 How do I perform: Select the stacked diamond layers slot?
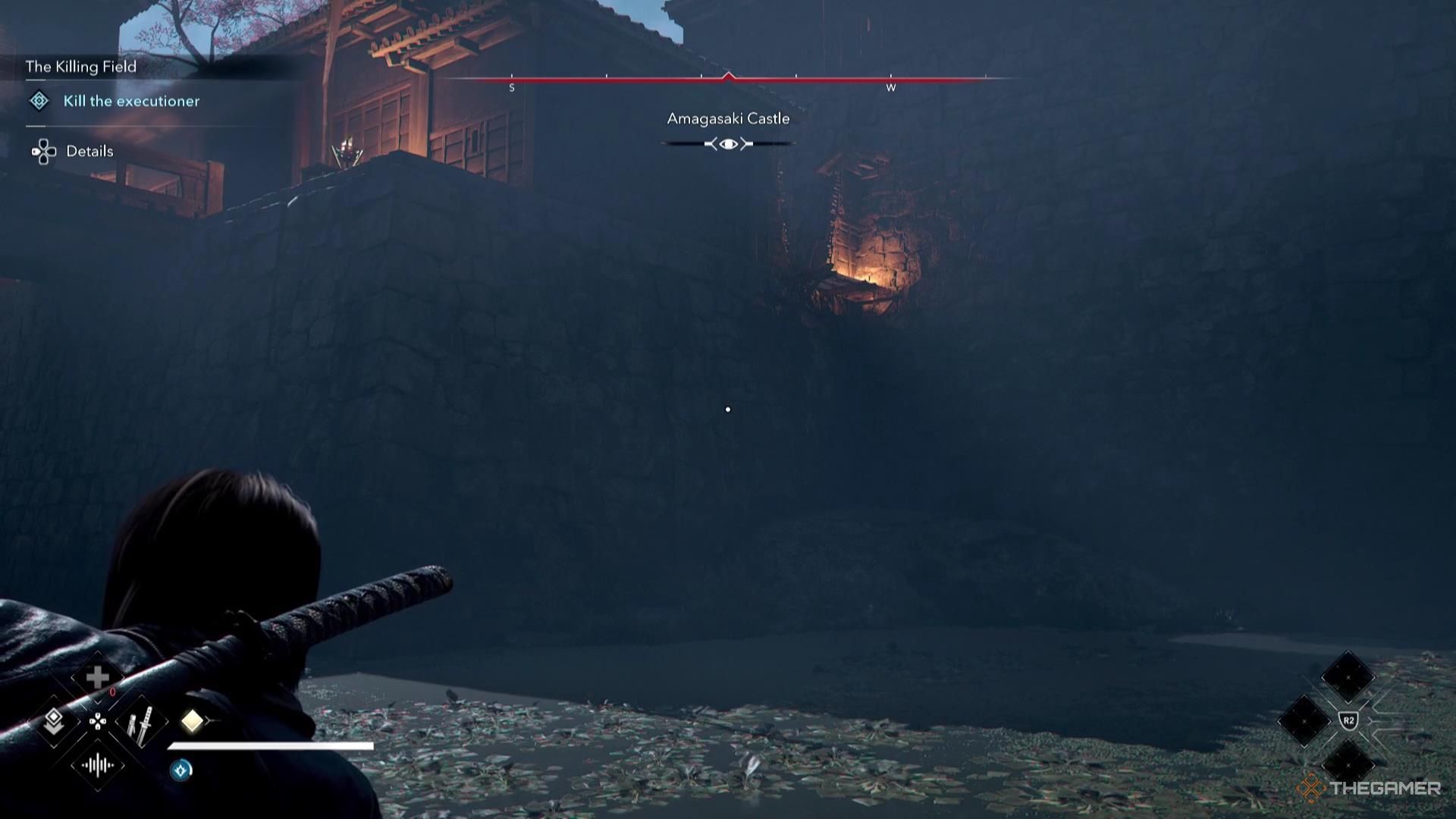click(54, 721)
